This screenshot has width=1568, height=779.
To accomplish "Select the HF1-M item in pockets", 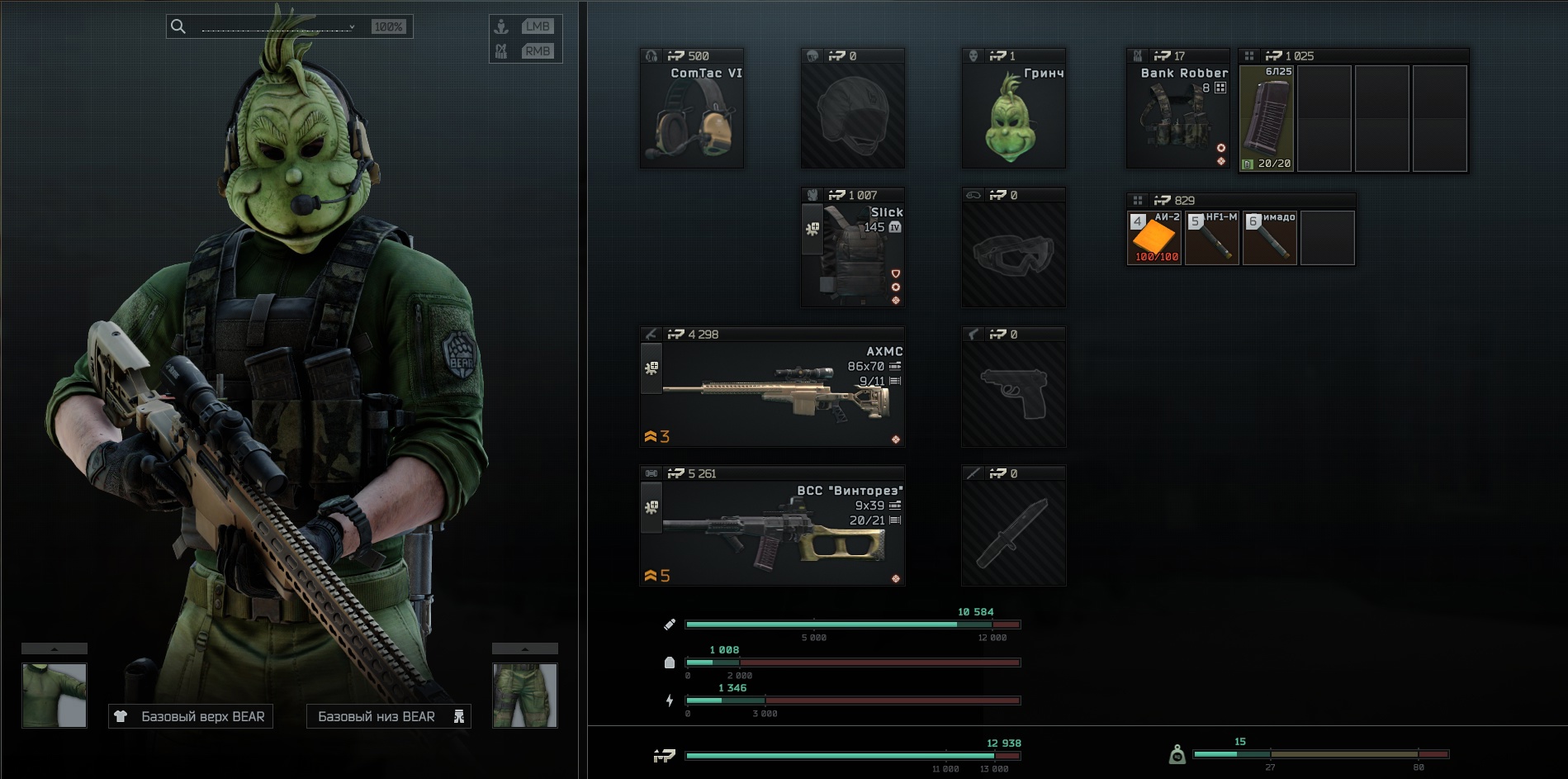I will point(1212,238).
